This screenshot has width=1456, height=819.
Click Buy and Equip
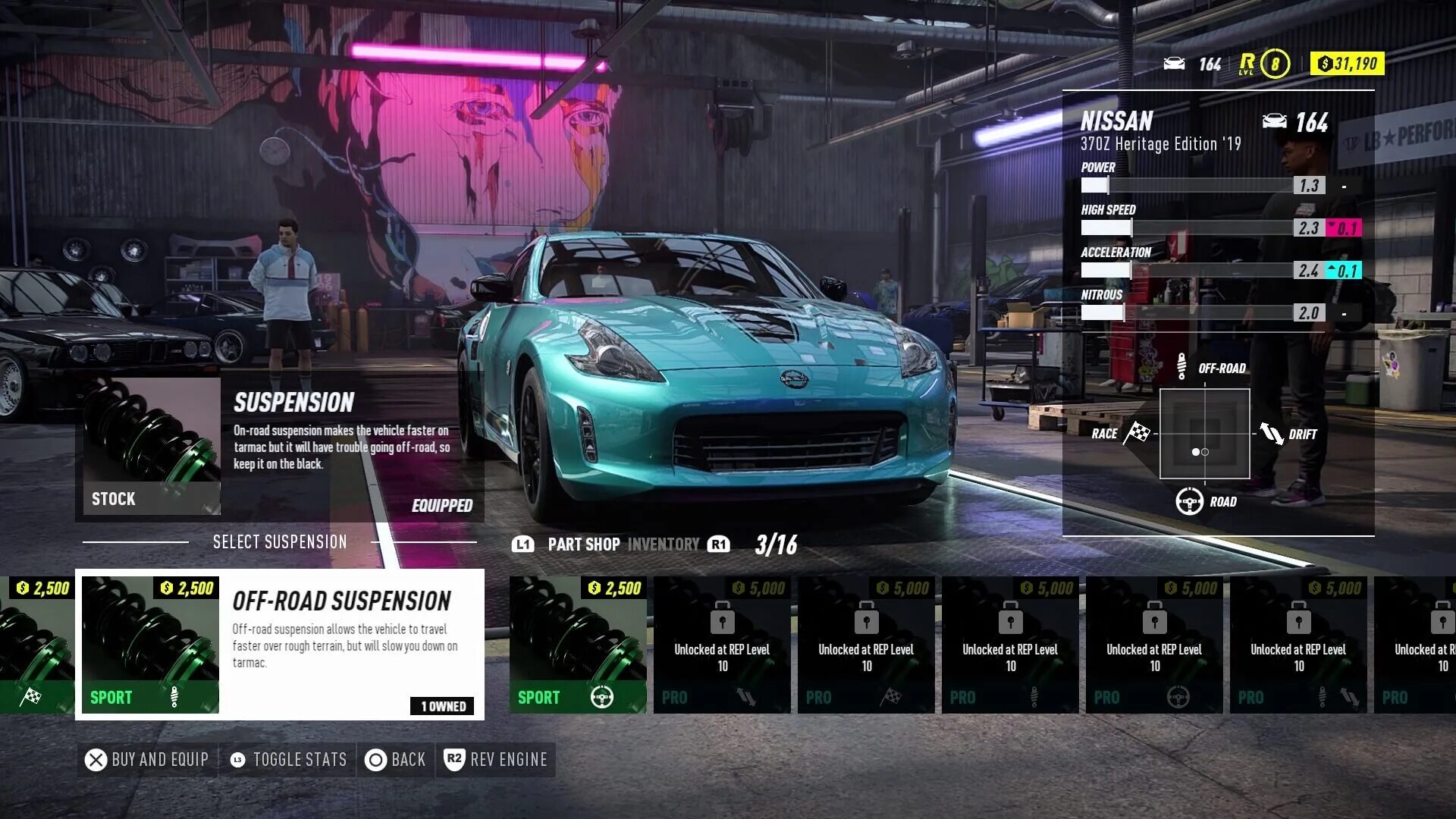(147, 760)
